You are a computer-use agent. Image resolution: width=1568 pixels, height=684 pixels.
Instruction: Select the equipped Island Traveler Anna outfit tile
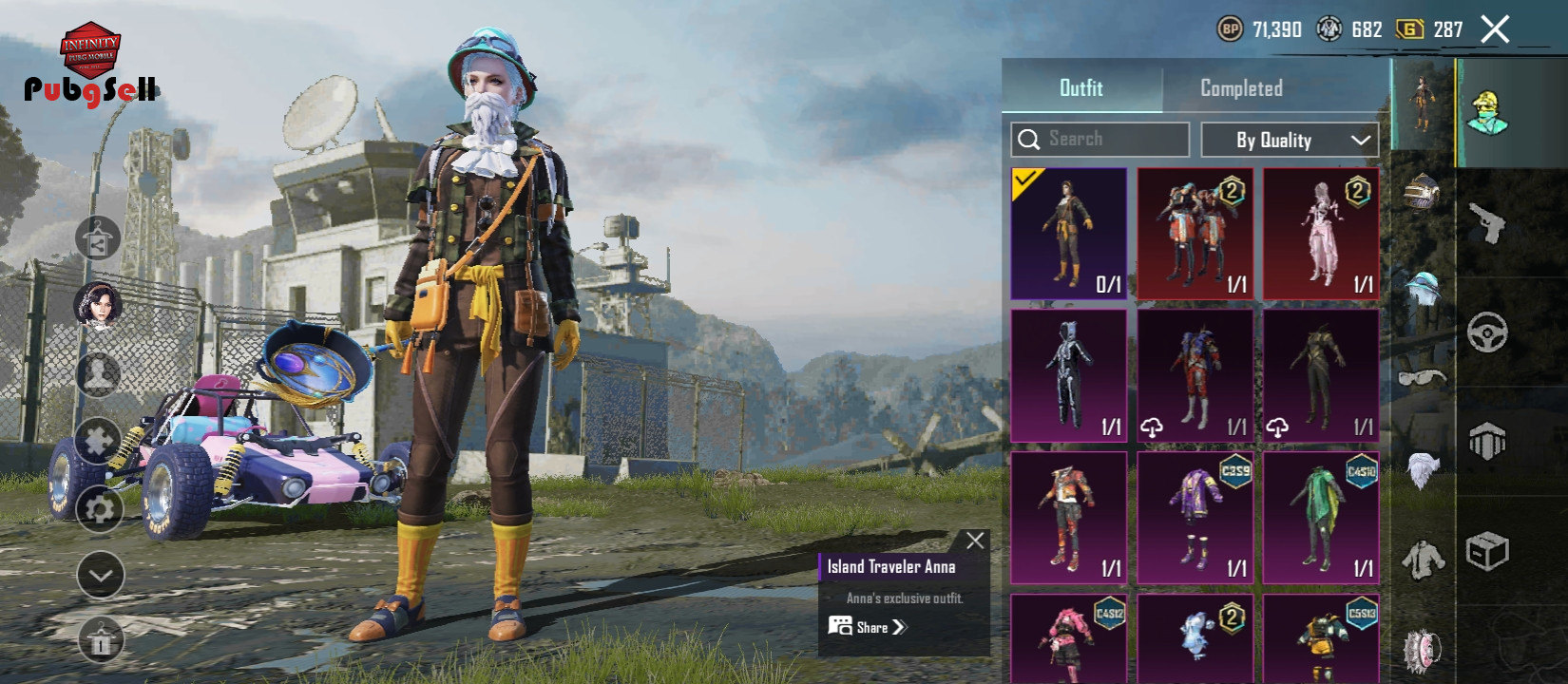point(1069,234)
